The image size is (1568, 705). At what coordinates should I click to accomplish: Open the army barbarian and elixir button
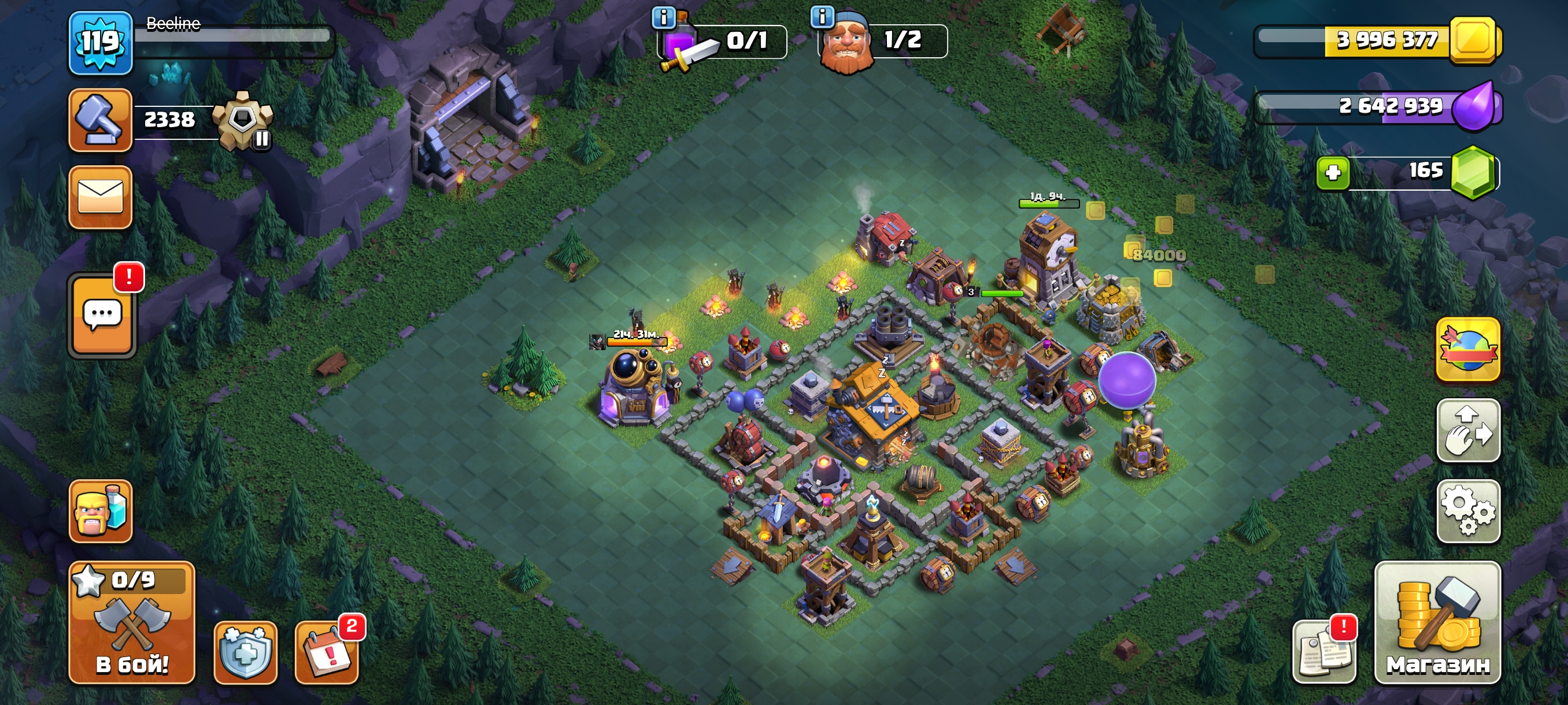pos(101,511)
